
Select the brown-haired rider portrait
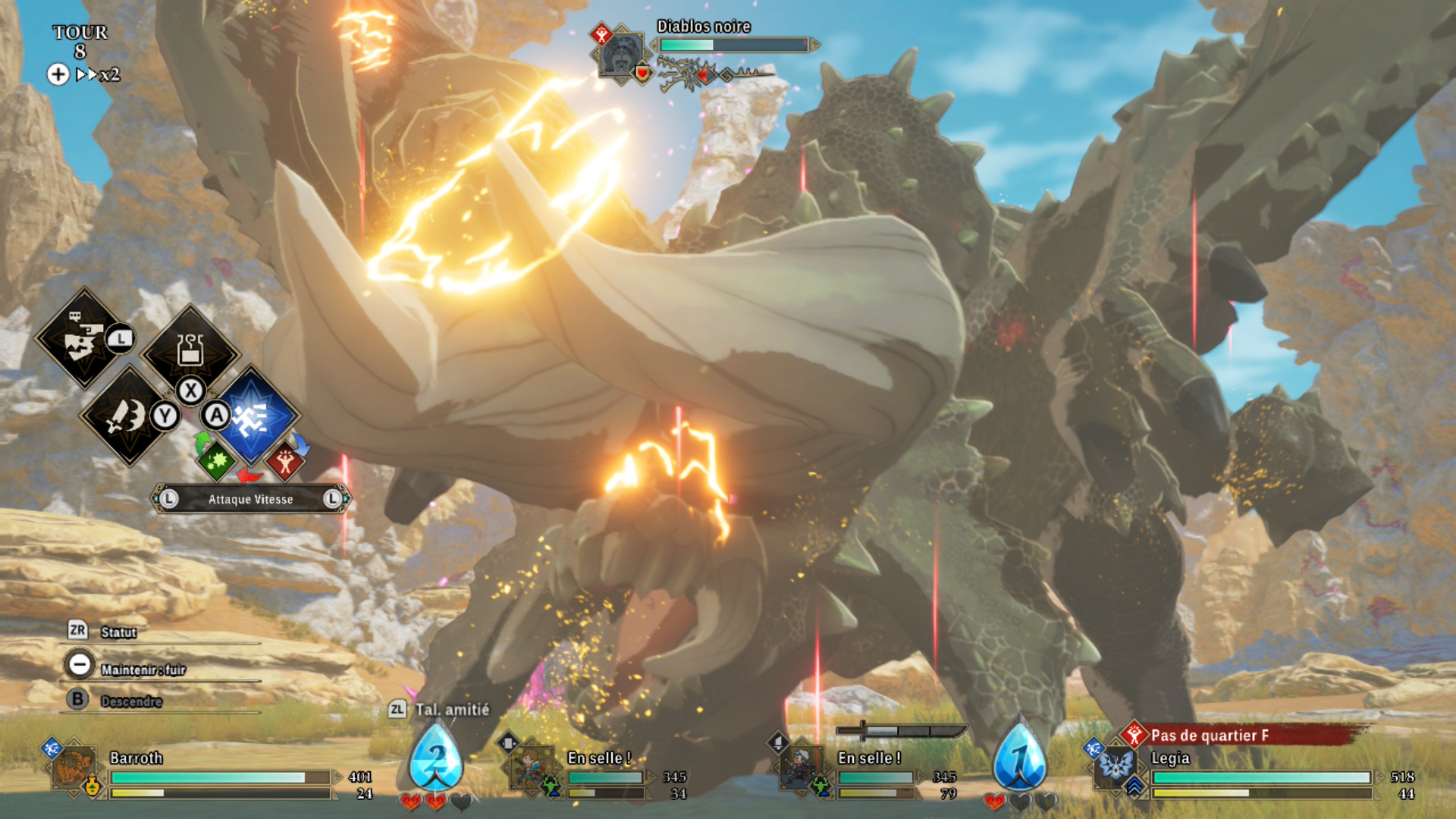(531, 767)
